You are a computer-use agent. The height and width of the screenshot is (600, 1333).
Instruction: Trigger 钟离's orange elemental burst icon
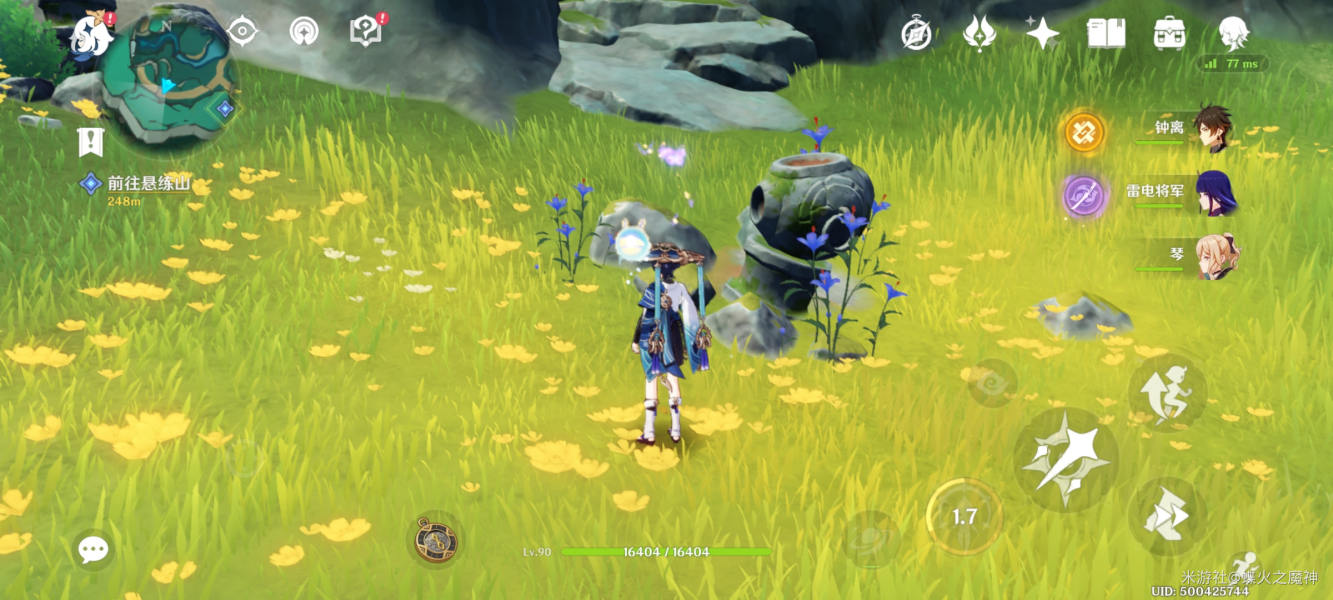pos(1084,132)
